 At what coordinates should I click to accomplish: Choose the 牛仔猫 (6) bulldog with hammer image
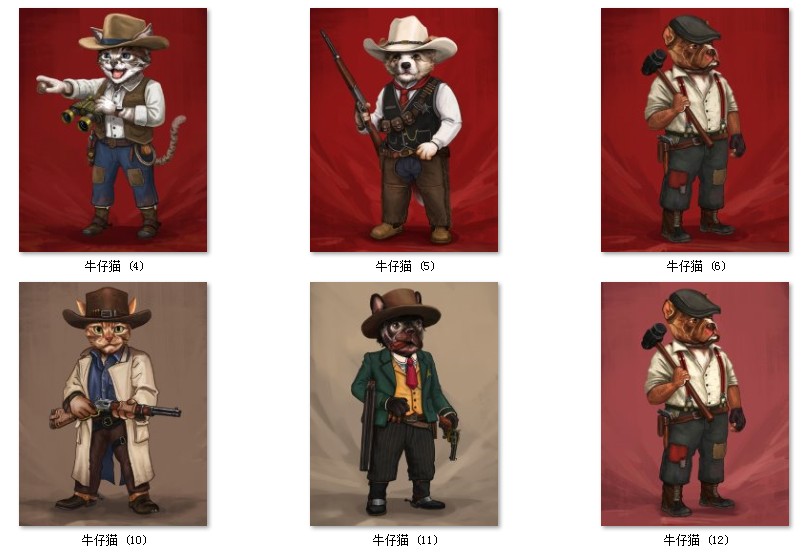point(695,130)
